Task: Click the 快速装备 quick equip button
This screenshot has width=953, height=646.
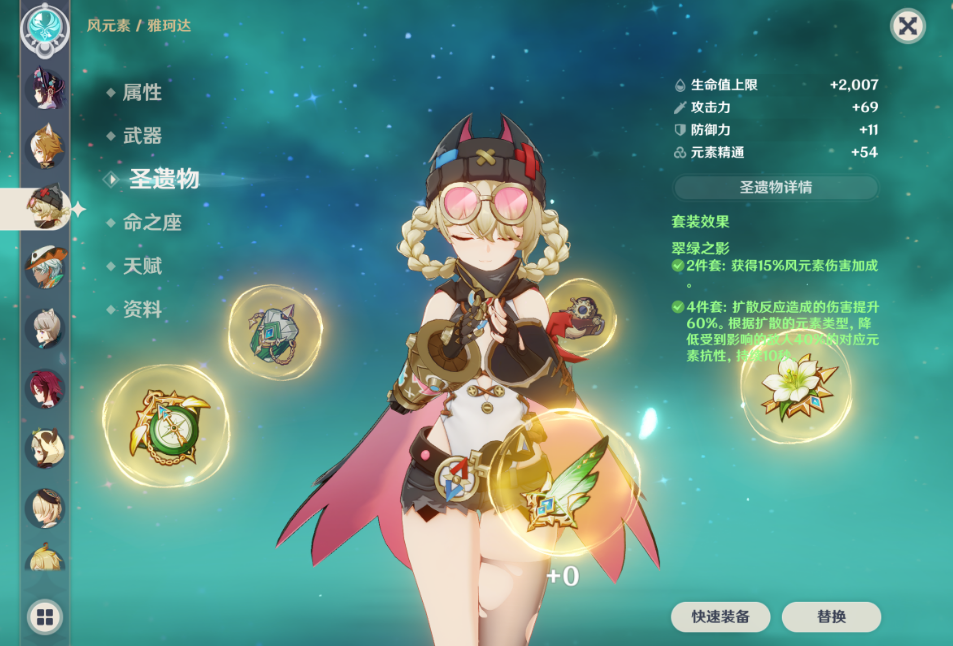Action: 720,616
